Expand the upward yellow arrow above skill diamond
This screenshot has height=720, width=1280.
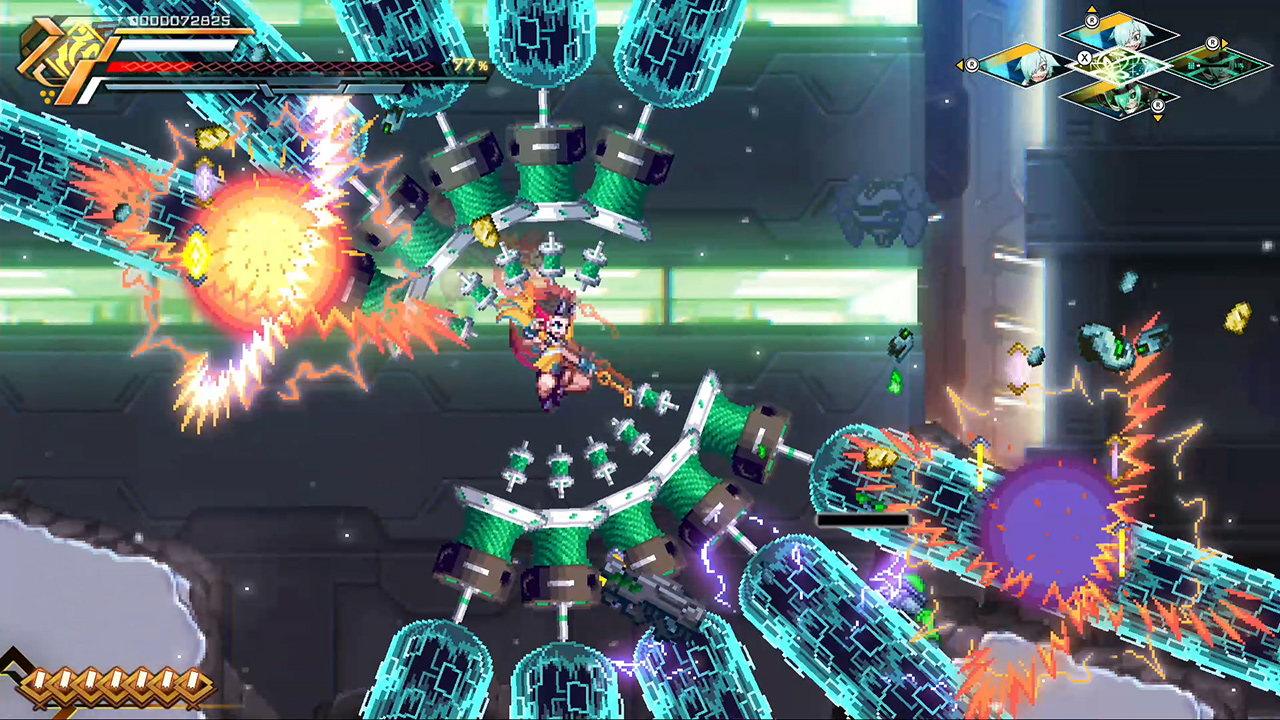[1092, 8]
